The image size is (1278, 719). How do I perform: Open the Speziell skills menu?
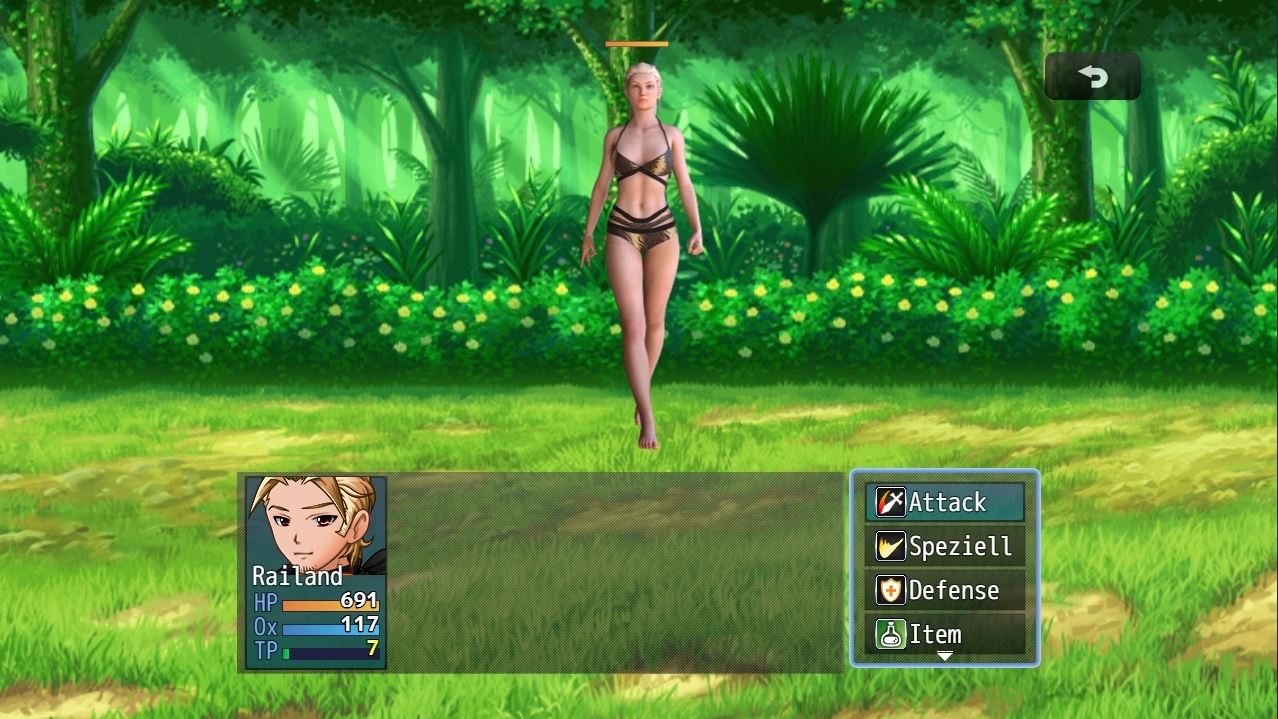click(944, 546)
